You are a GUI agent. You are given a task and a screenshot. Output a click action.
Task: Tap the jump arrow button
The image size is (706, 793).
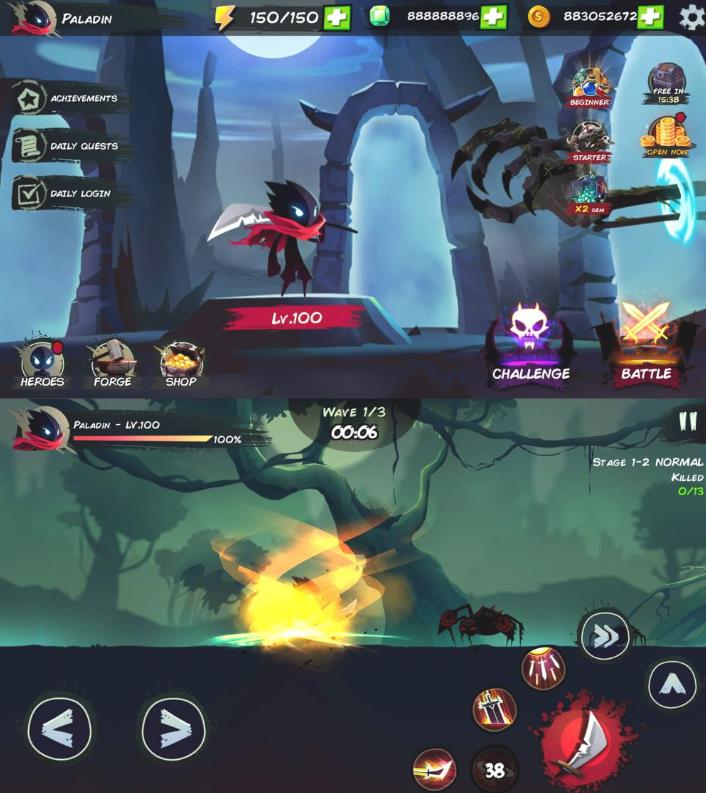pos(672,685)
